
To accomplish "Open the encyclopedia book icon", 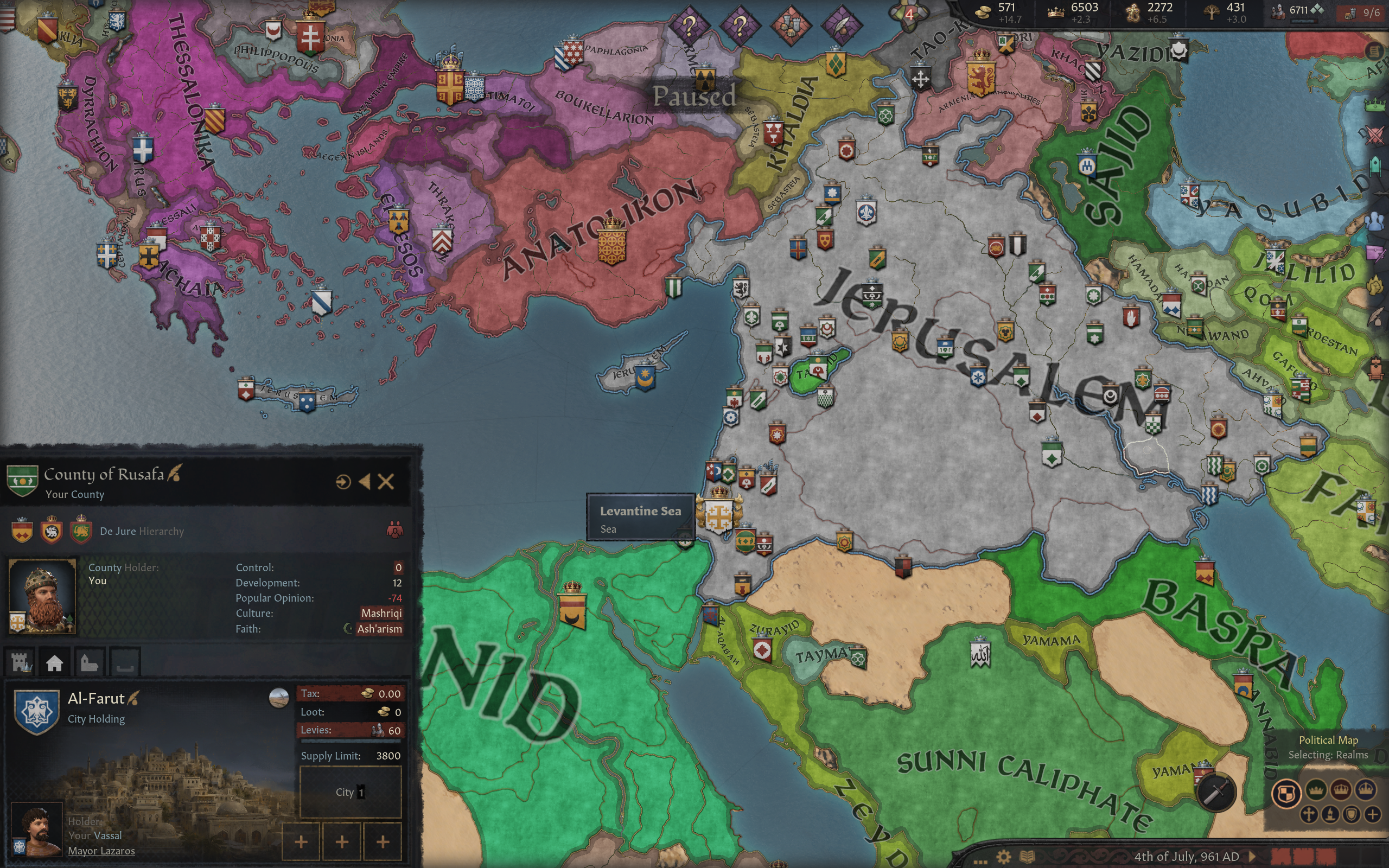I will click(x=1027, y=857).
